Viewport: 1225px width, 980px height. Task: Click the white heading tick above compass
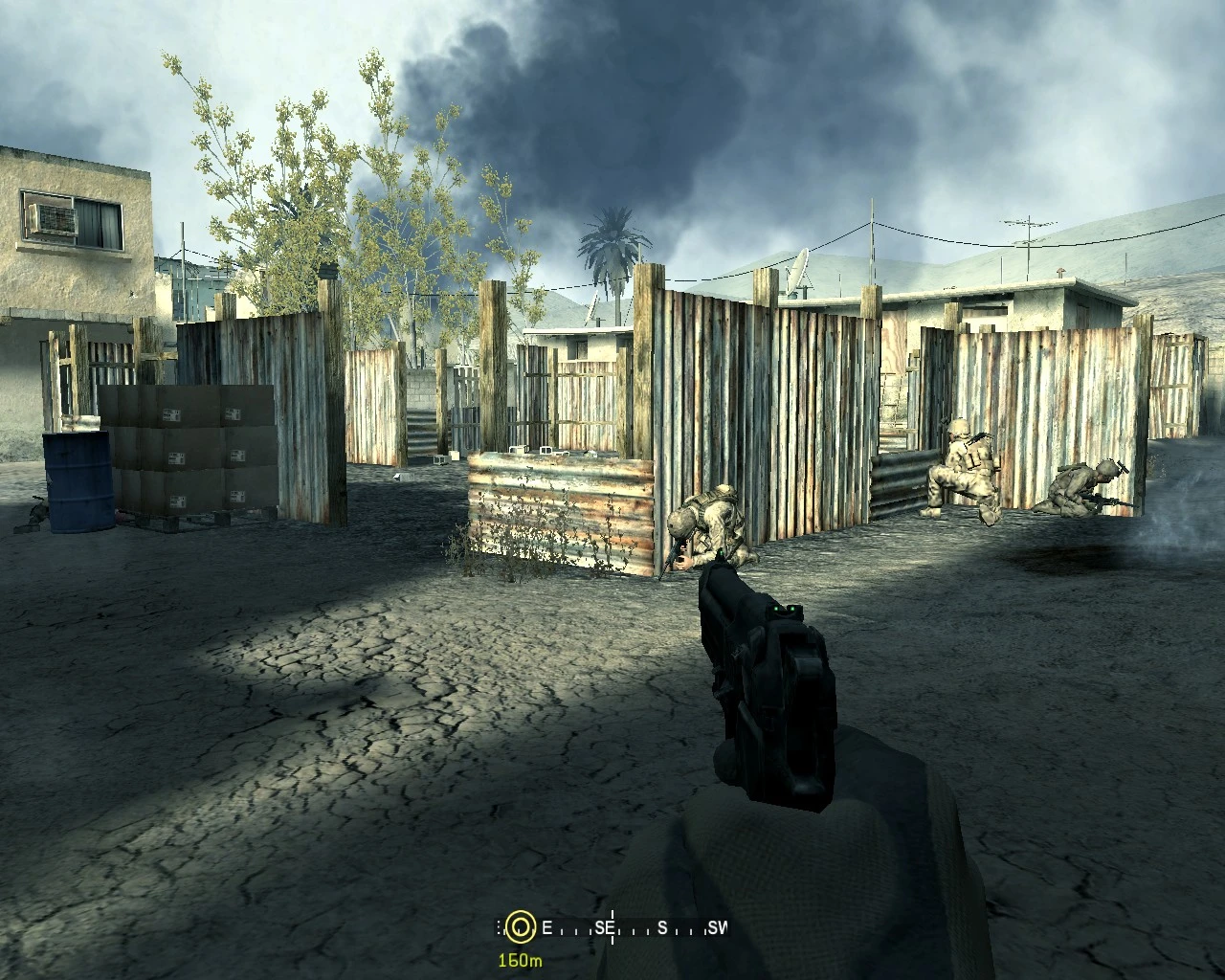tap(611, 911)
